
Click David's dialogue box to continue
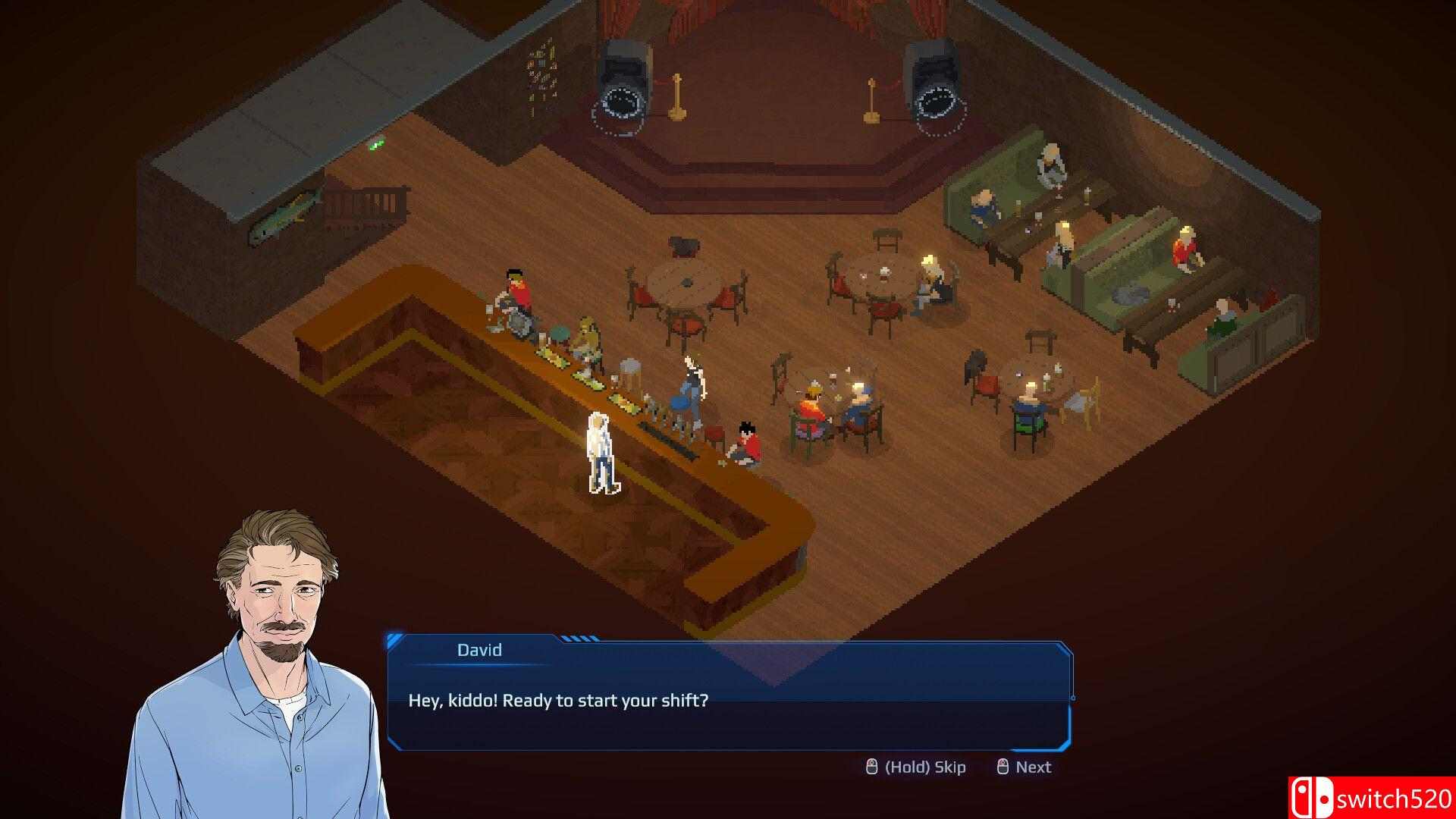click(x=729, y=700)
